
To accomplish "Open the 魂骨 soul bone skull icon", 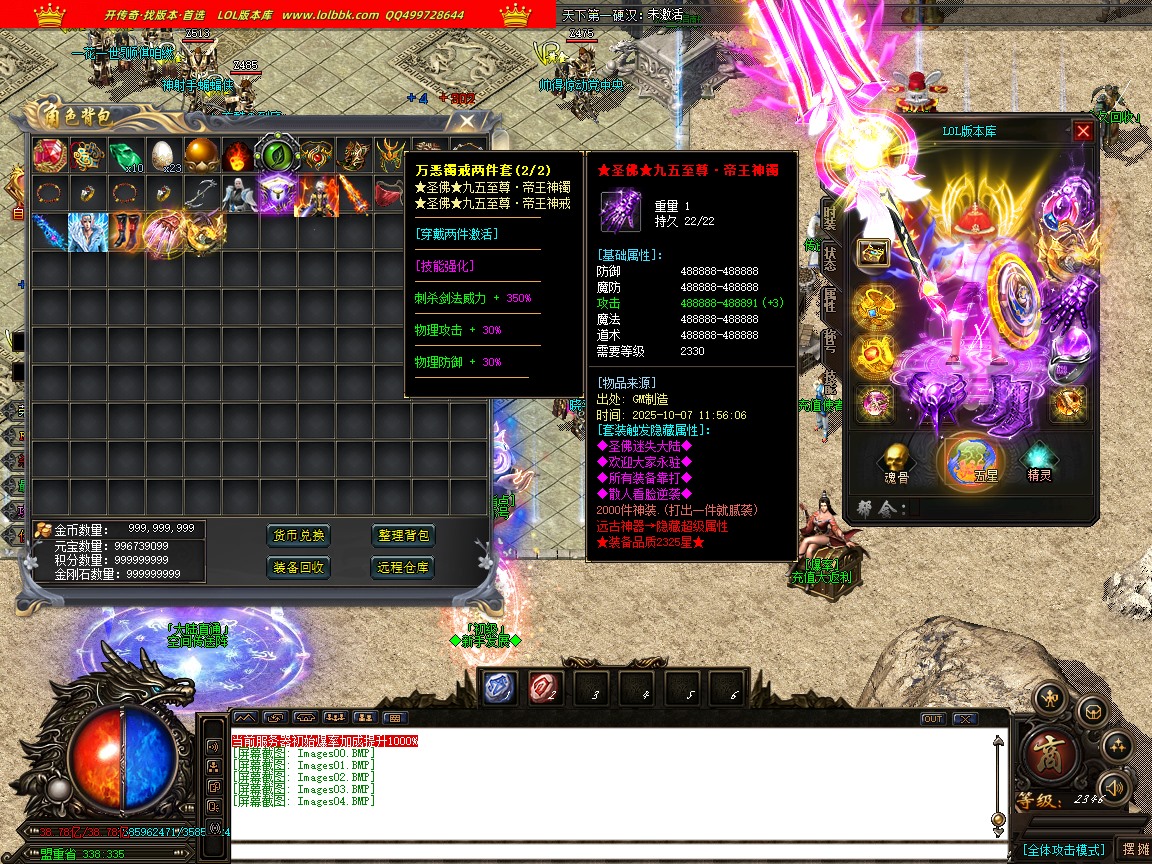I will point(892,460).
